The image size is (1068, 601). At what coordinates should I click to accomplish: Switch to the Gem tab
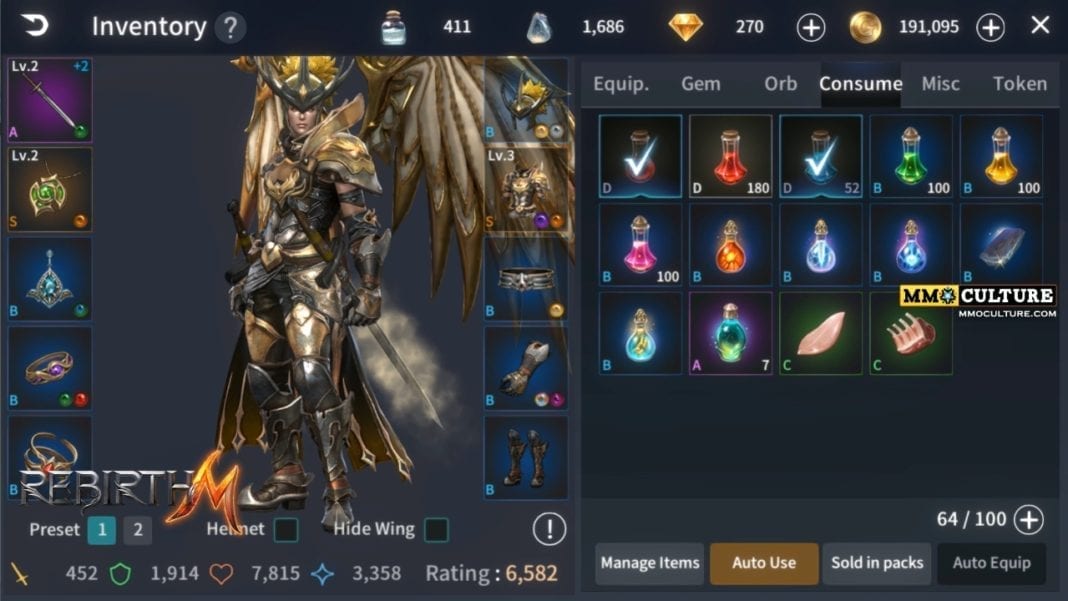pyautogui.click(x=700, y=84)
